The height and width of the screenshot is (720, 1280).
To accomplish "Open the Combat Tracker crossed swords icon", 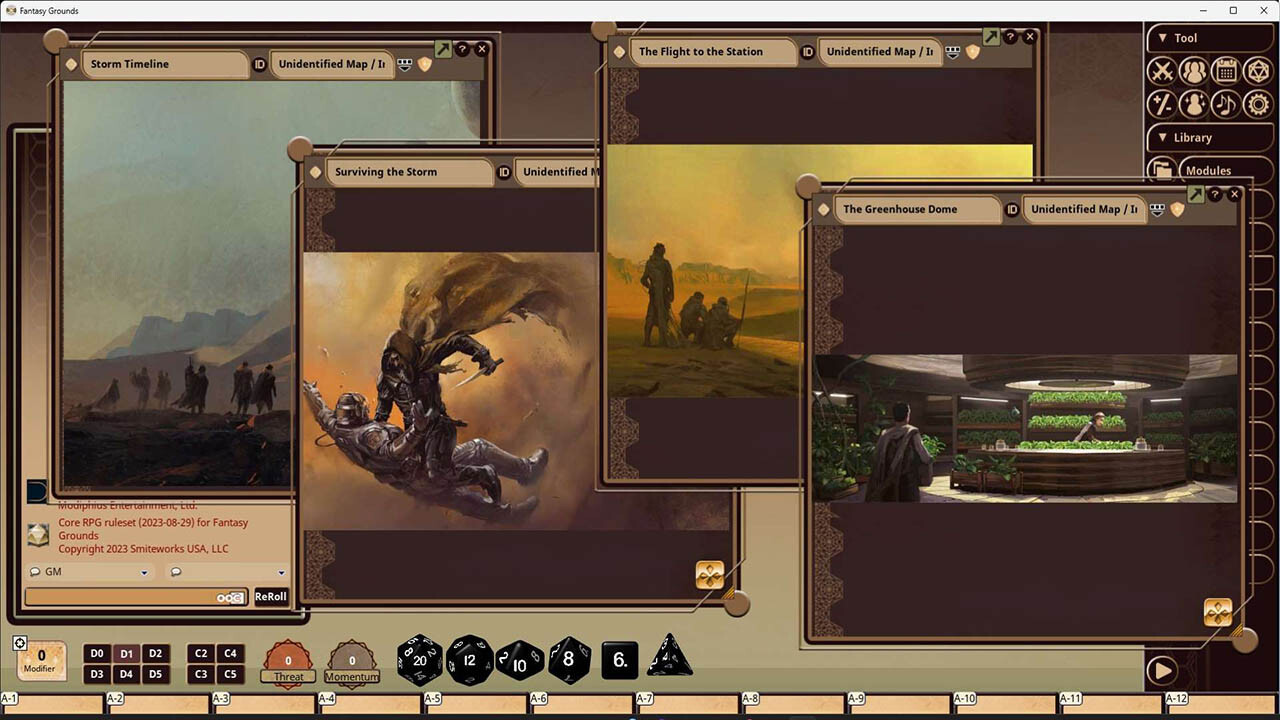I will point(1163,70).
